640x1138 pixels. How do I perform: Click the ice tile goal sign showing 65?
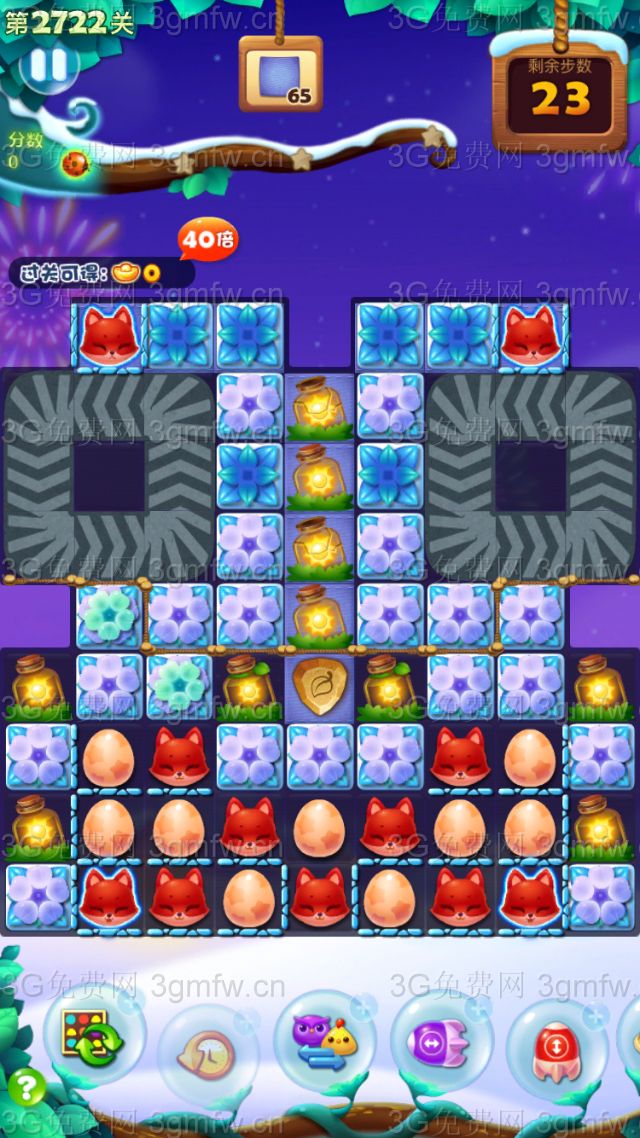(281, 75)
